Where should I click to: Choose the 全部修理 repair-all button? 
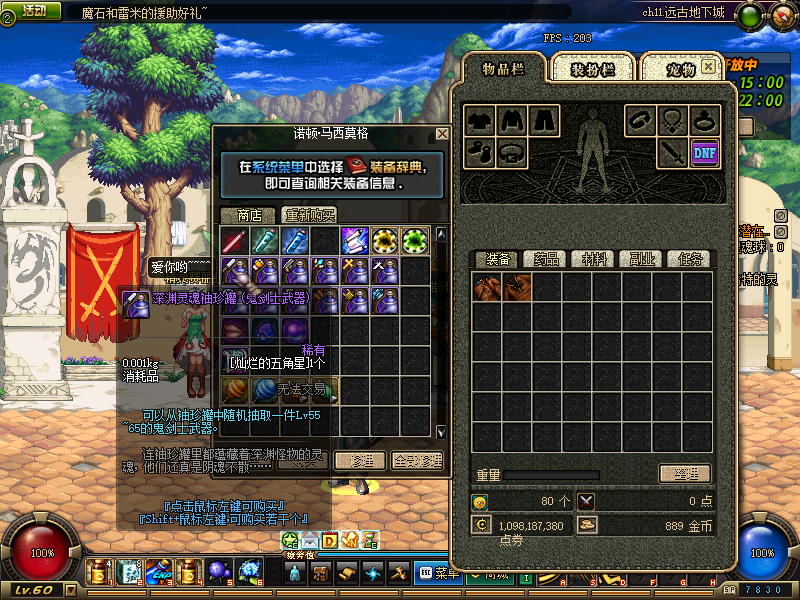(416, 460)
